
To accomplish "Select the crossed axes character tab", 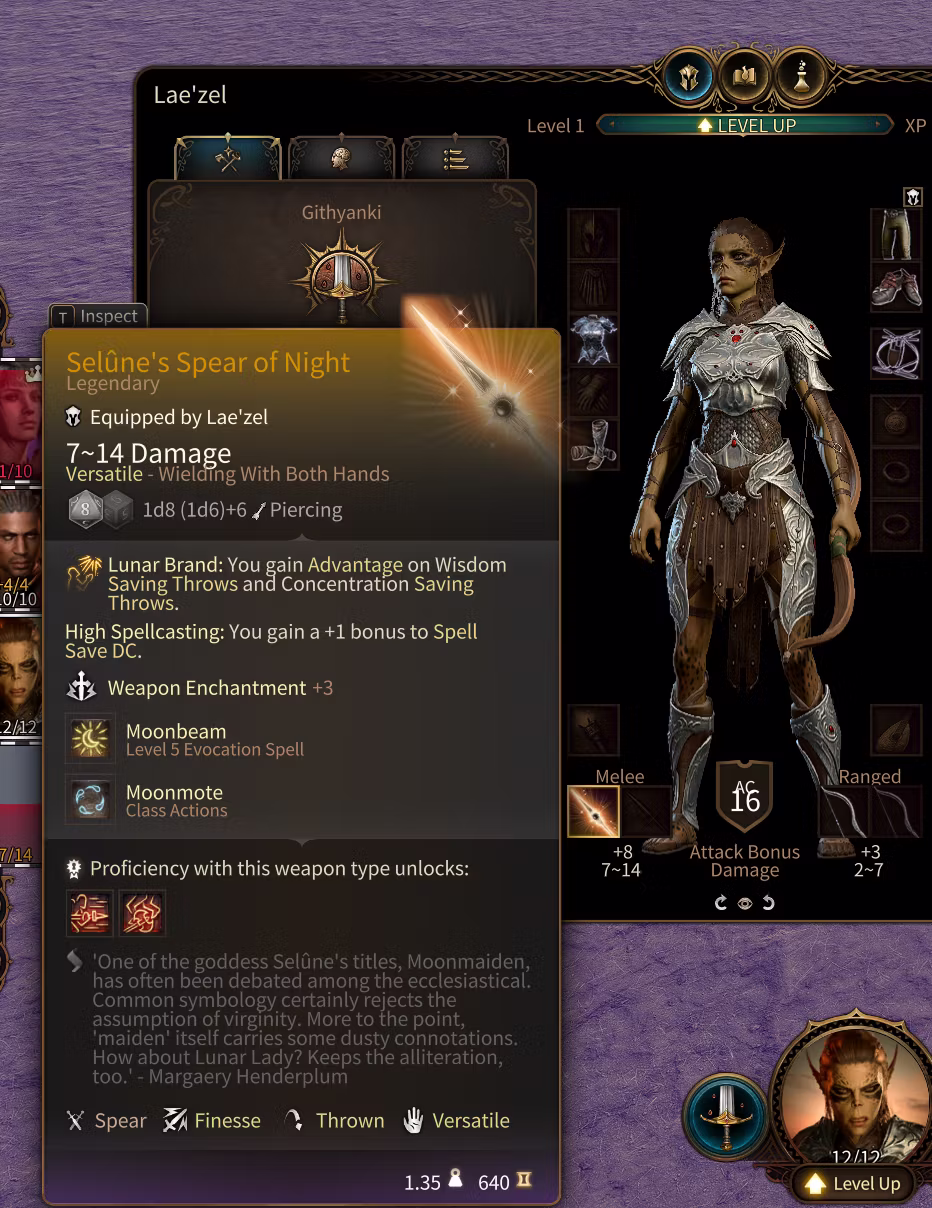I will (228, 158).
